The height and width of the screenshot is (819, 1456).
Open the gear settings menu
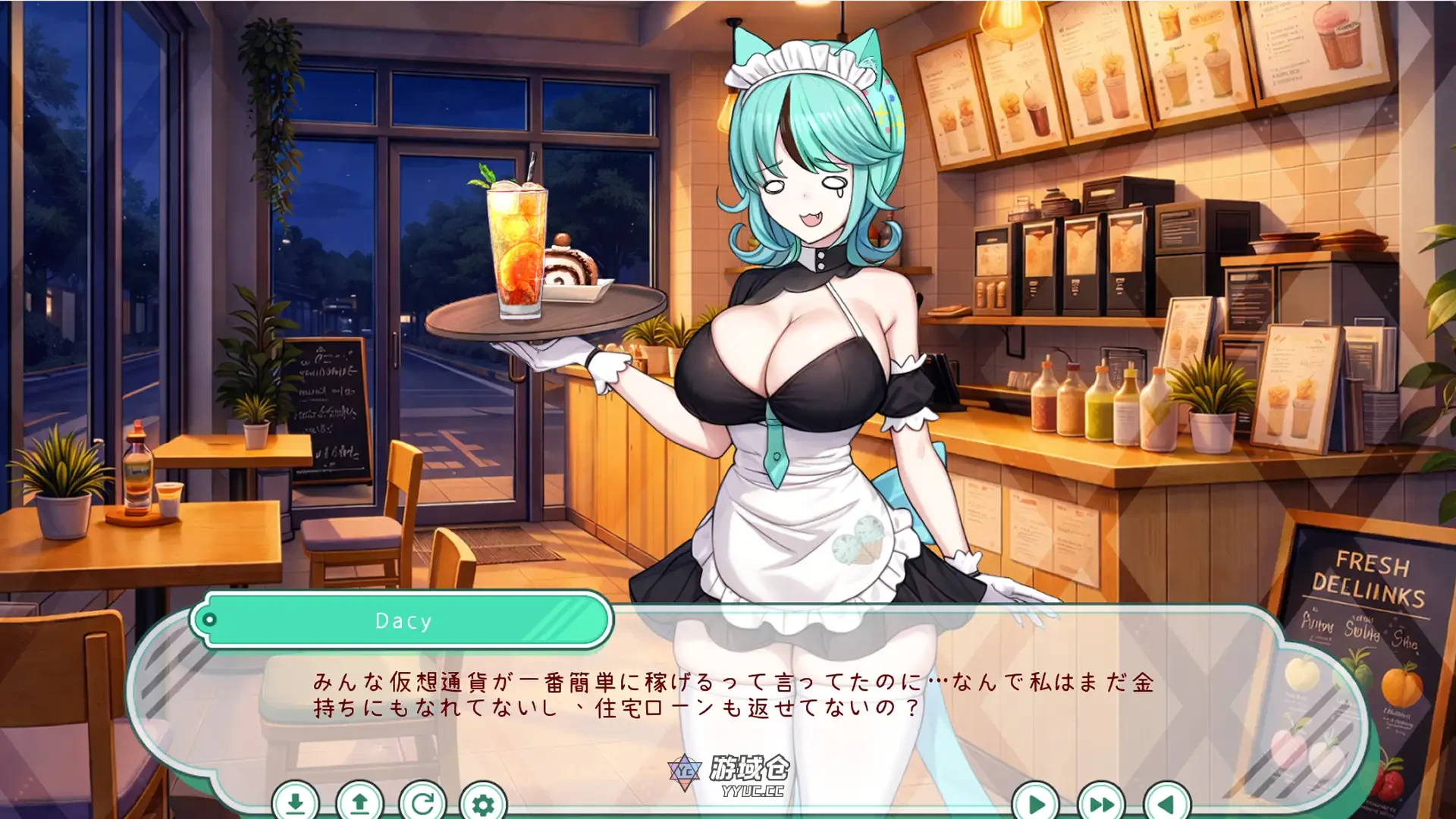[x=483, y=802]
